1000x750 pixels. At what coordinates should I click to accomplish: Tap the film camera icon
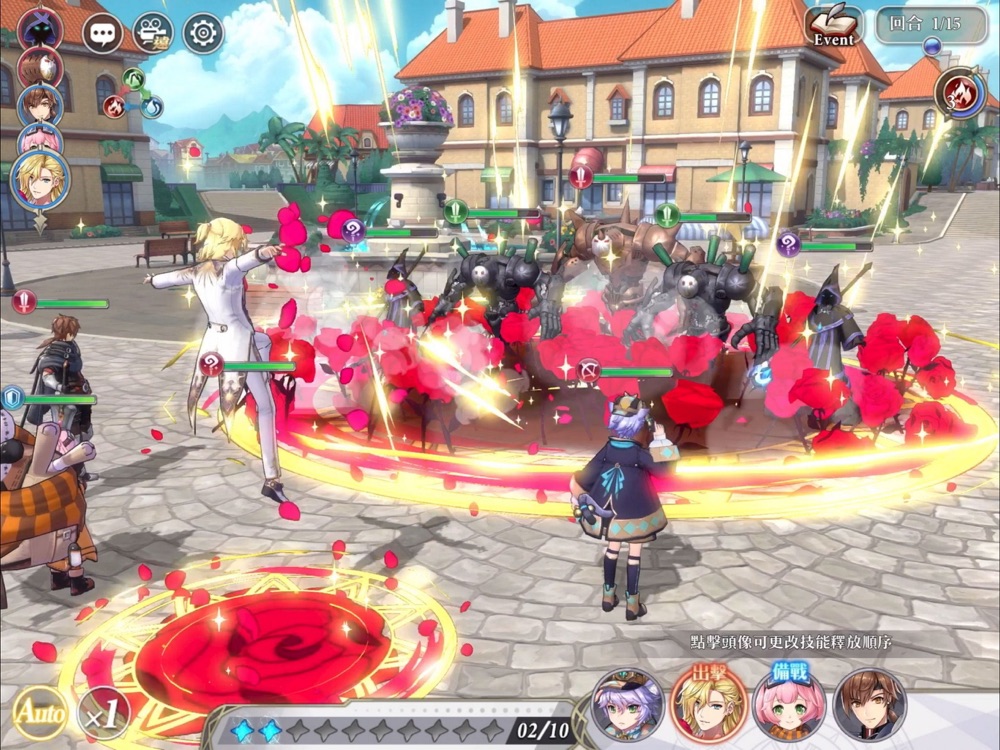tap(152, 34)
